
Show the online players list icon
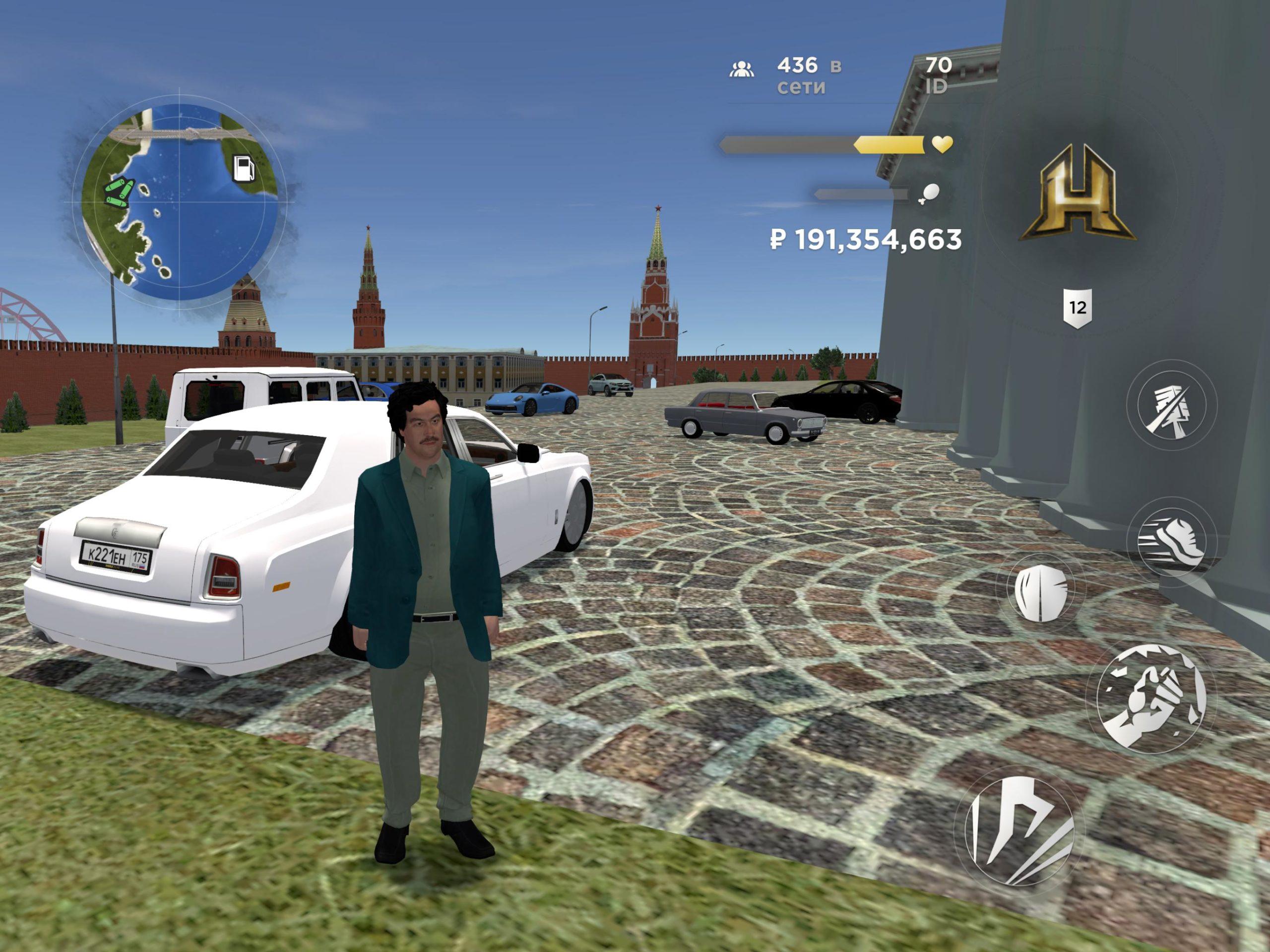[x=741, y=70]
